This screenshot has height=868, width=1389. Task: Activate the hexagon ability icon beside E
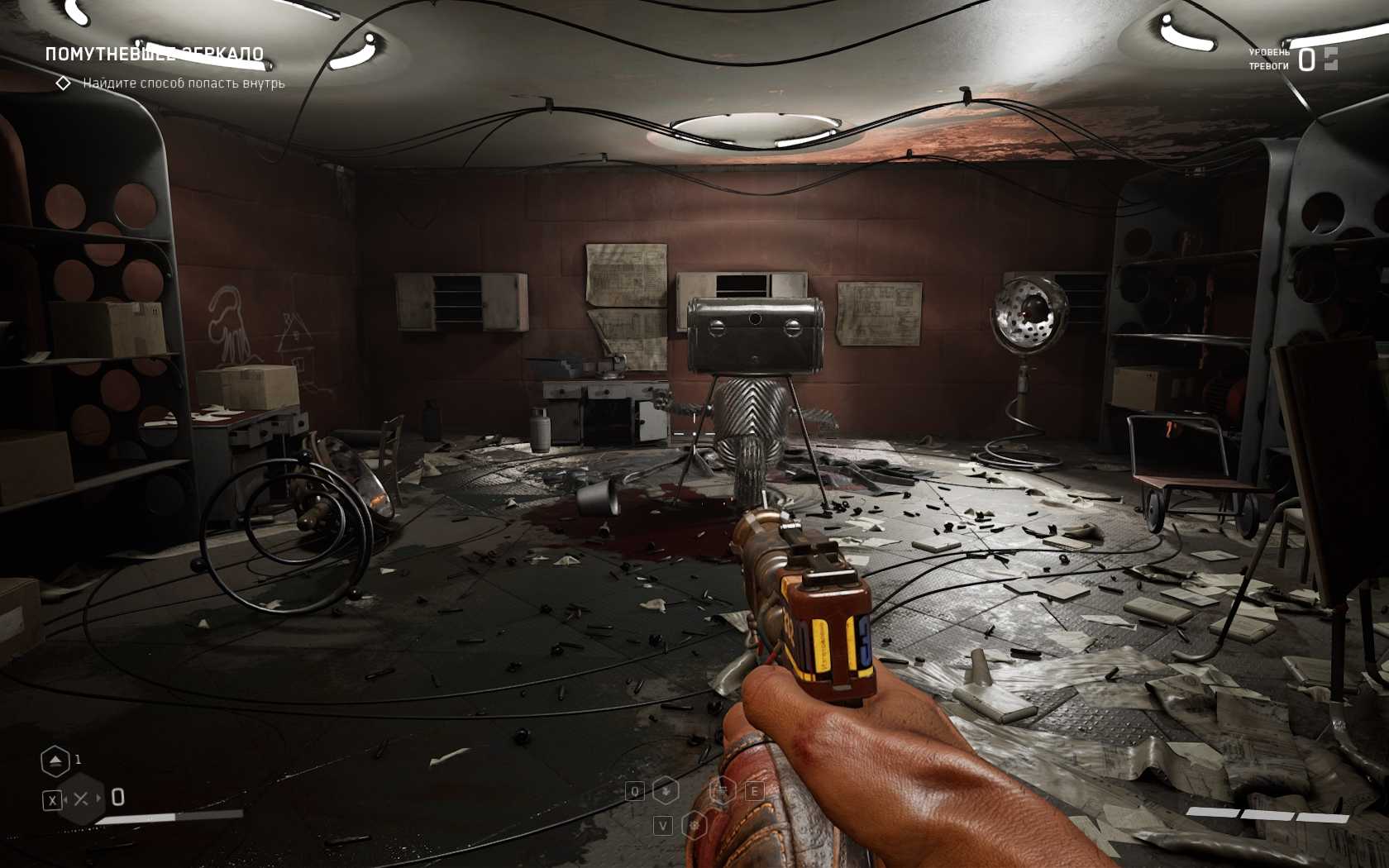pos(723,791)
